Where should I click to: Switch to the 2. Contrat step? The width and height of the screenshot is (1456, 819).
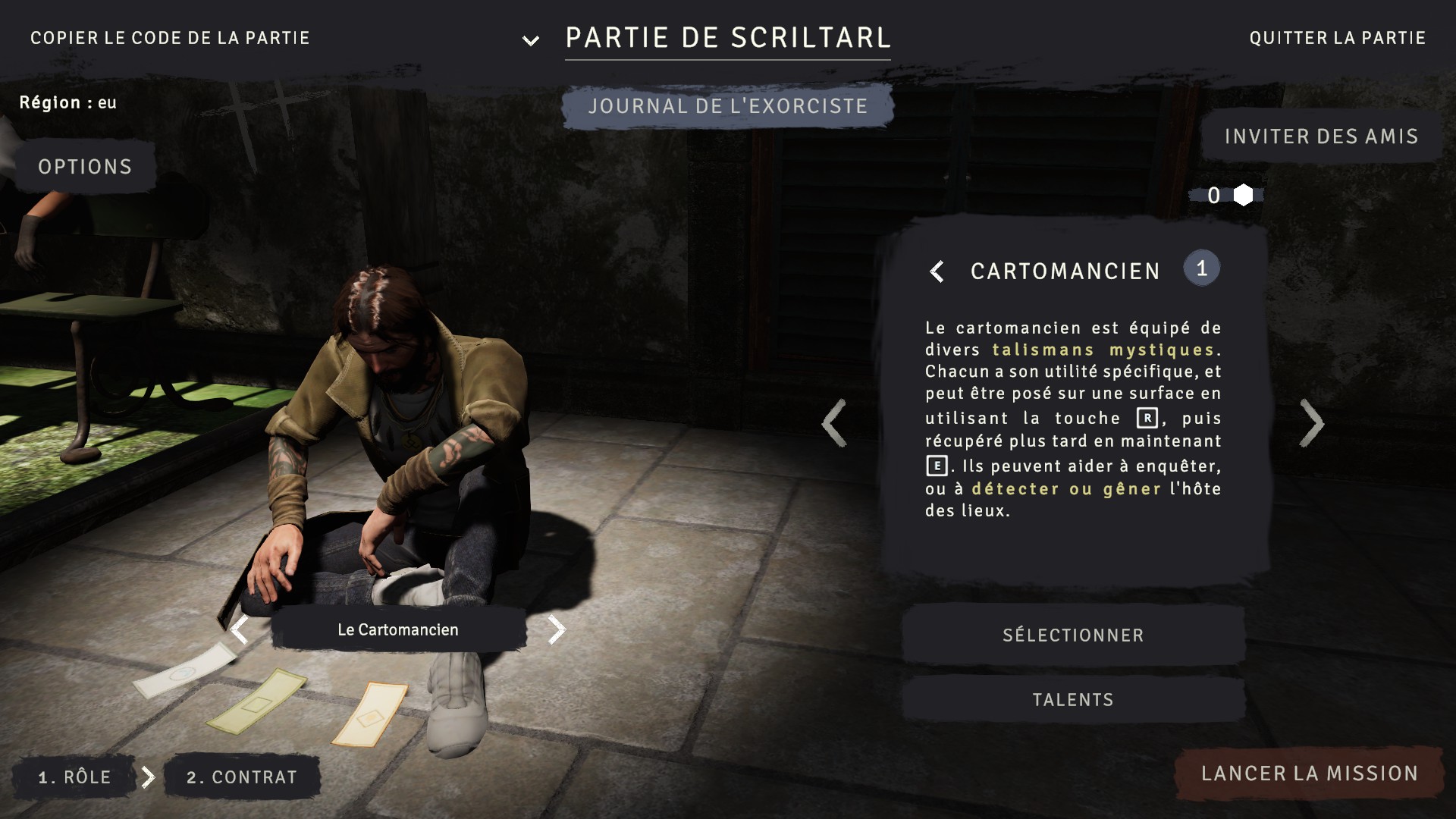point(242,777)
